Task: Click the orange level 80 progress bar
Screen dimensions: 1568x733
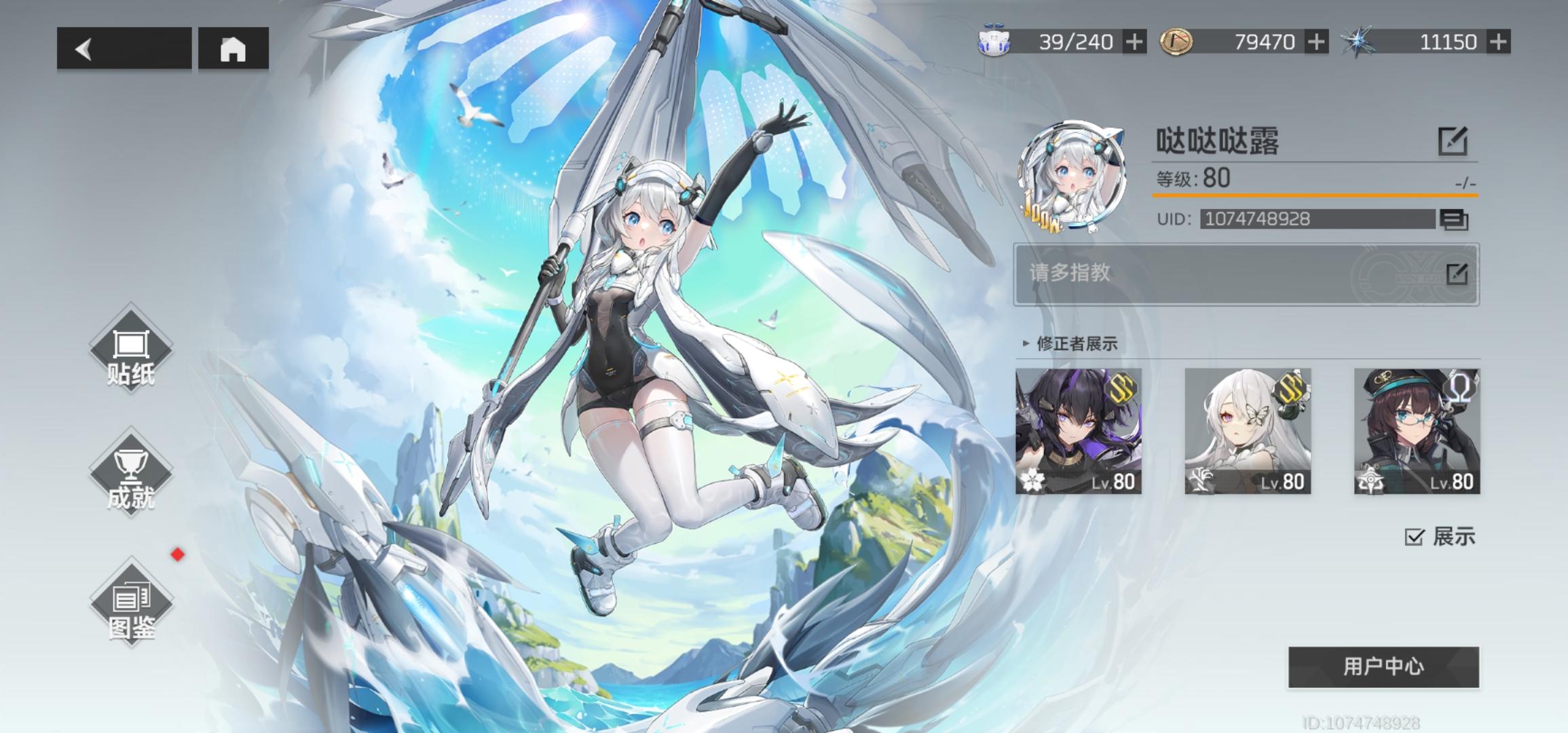Action: tap(1310, 199)
